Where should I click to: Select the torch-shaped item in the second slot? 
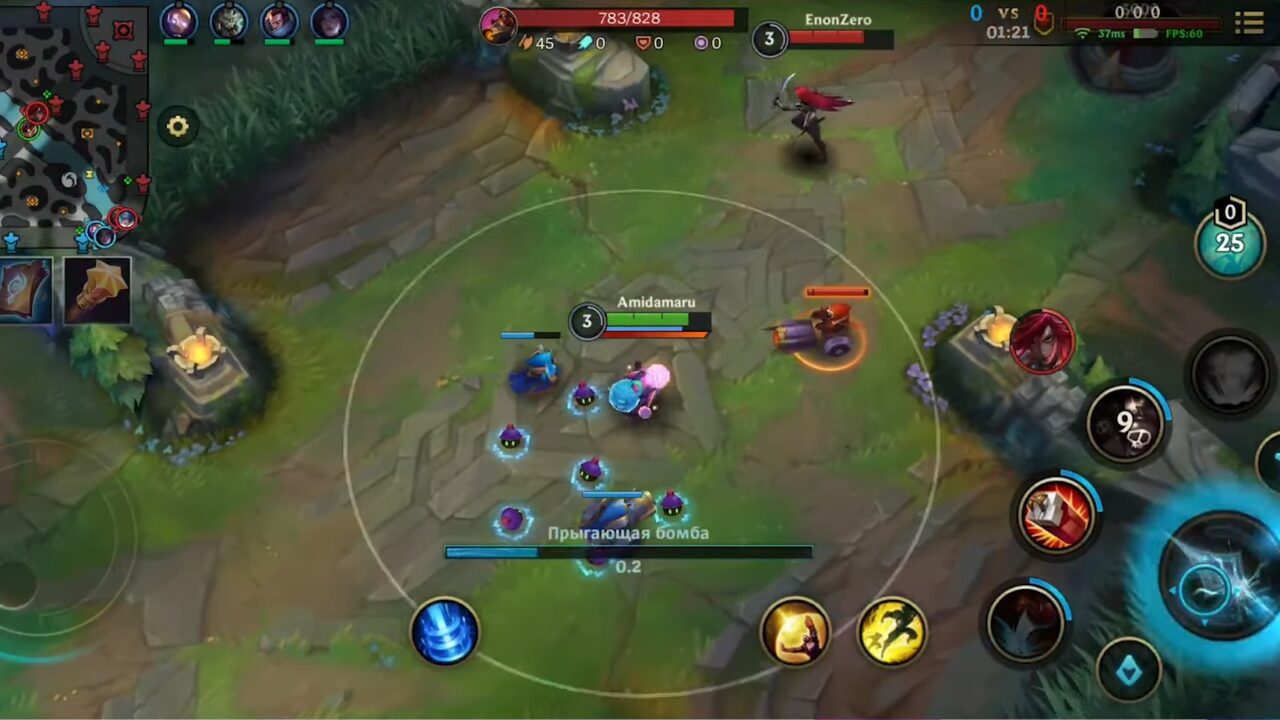coord(96,292)
